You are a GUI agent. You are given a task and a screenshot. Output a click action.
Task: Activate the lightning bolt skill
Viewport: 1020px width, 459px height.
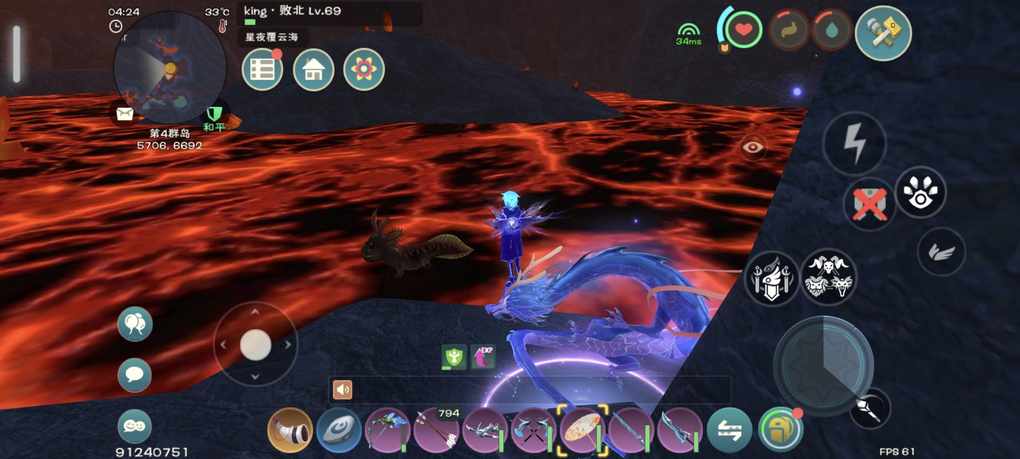pos(854,144)
